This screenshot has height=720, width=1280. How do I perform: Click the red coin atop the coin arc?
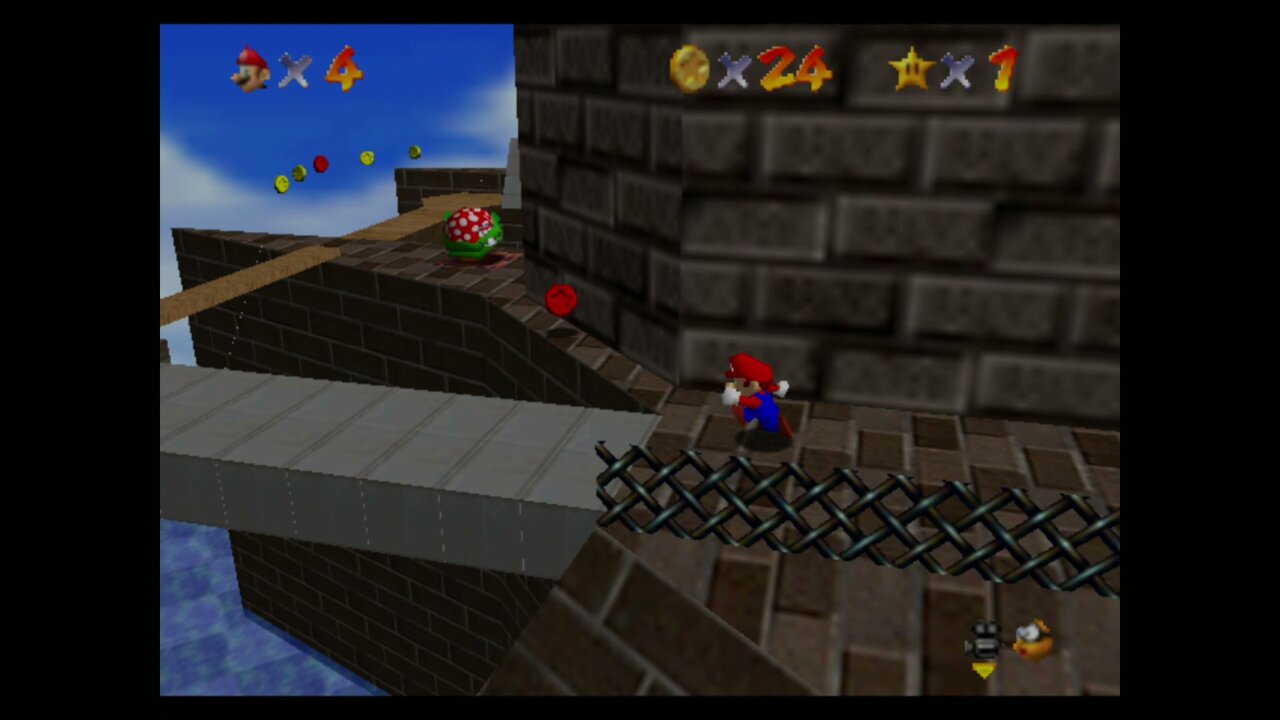pos(321,164)
